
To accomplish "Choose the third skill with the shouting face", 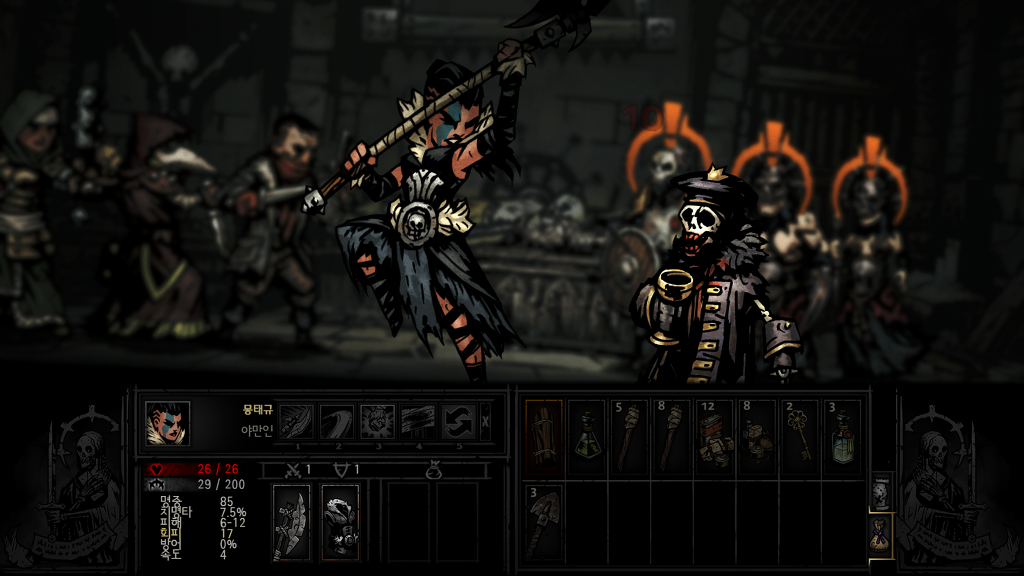I will pyautogui.click(x=377, y=421).
